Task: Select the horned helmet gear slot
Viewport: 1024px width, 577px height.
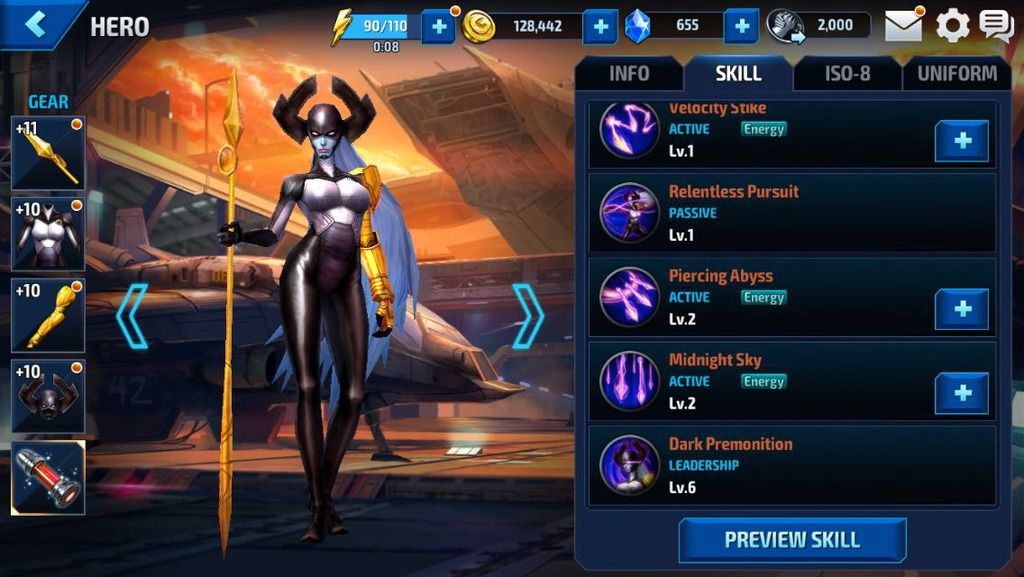Action: click(x=48, y=397)
